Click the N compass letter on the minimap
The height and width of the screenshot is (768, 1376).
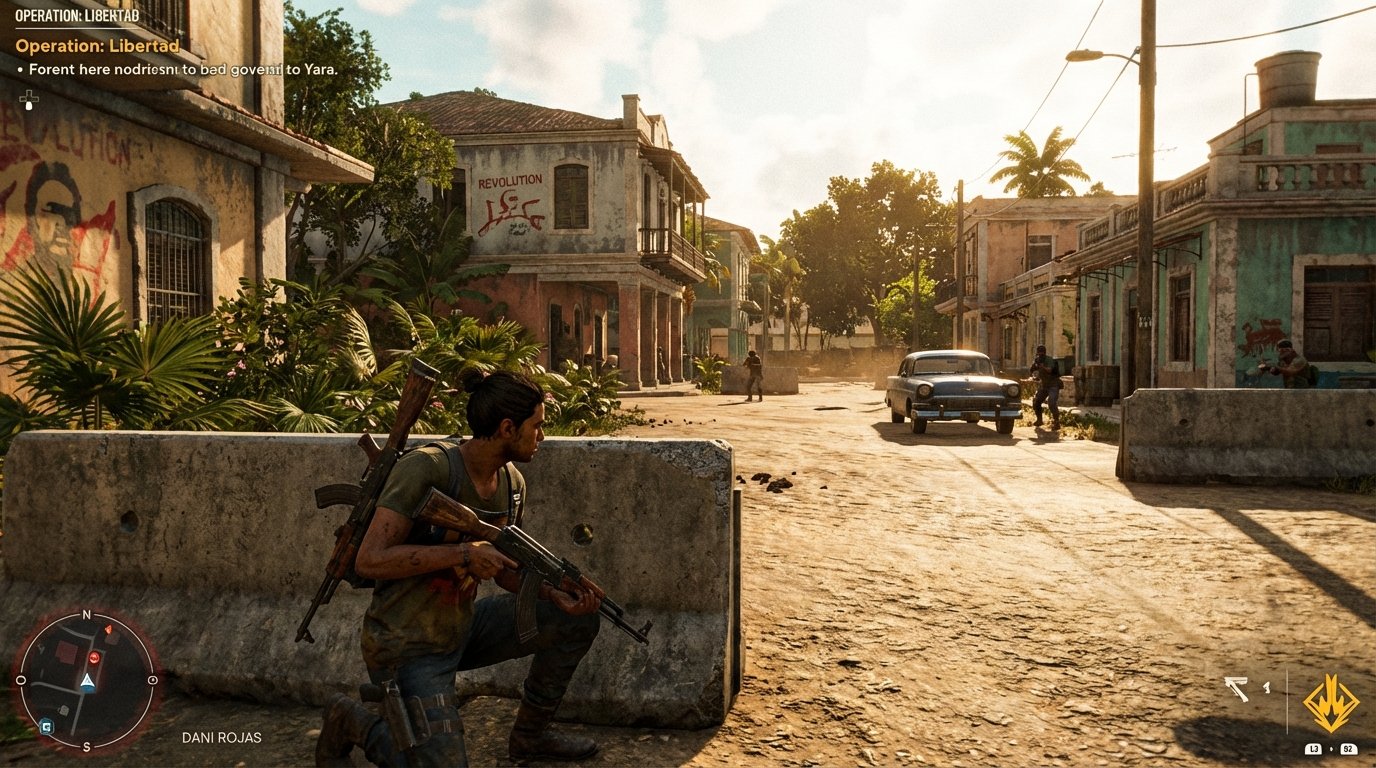point(86,613)
